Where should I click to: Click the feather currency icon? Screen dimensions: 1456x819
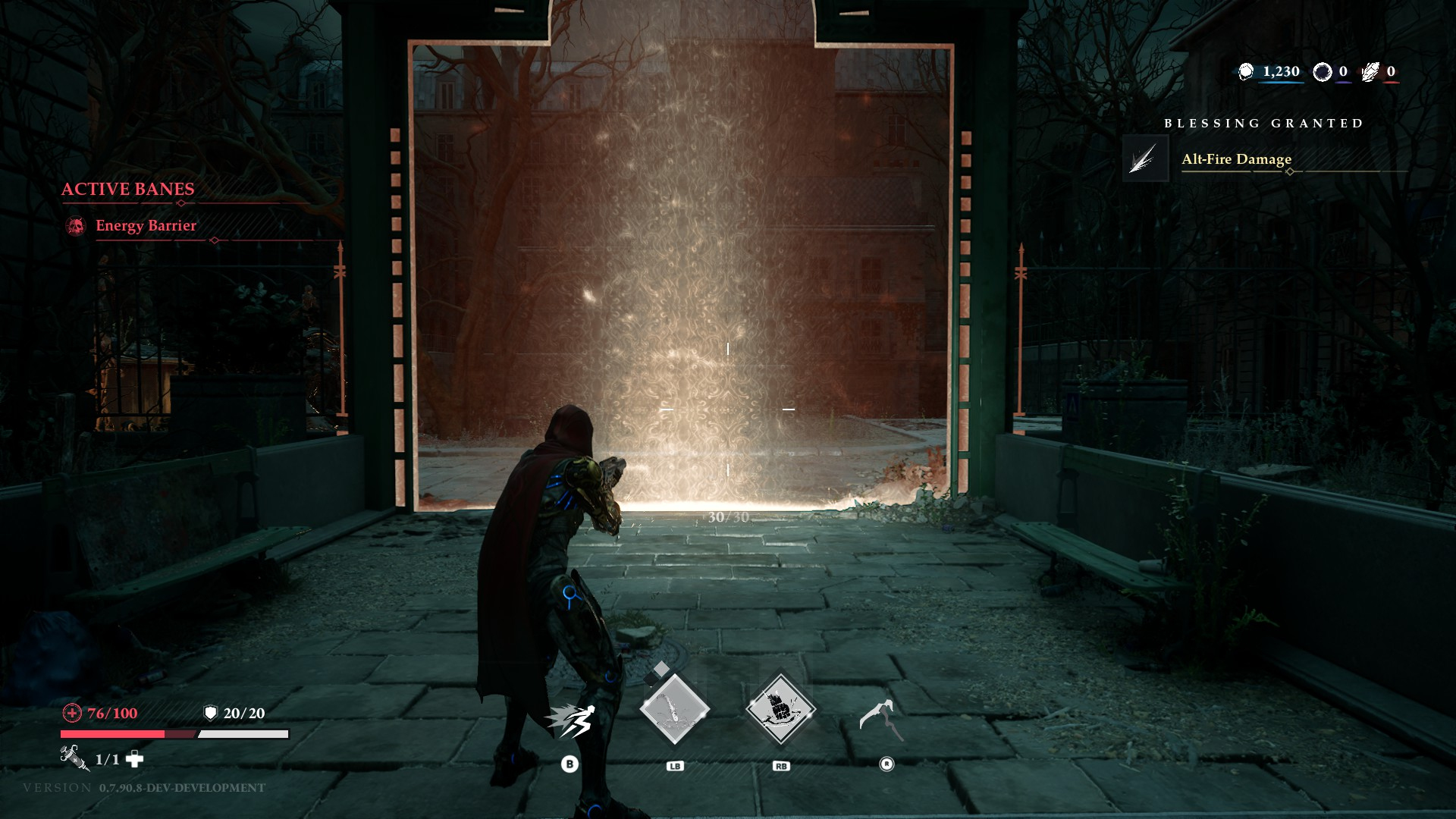[1370, 72]
